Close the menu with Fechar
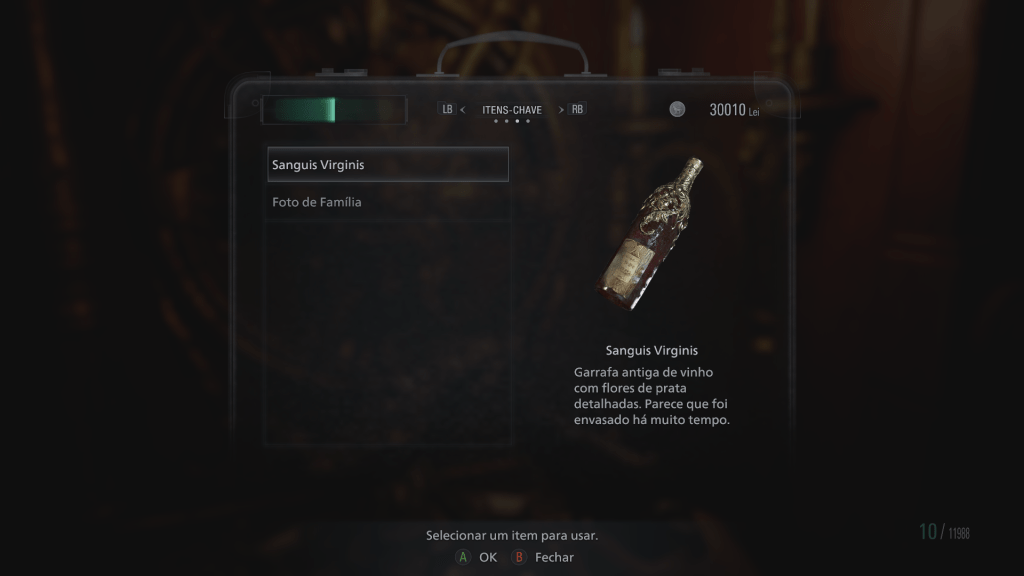Viewport: 1024px width, 576px height. (544, 557)
